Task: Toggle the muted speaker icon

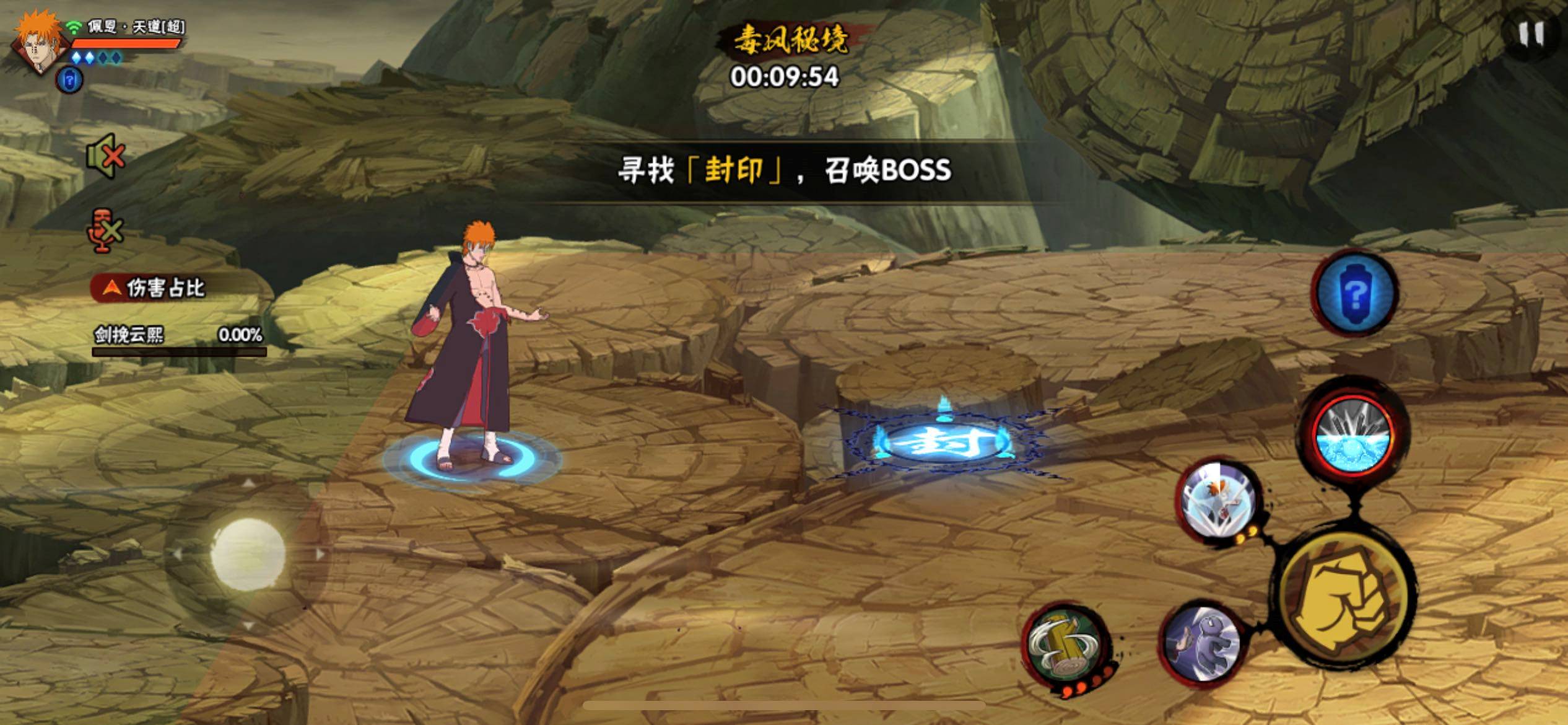Action: coord(106,156)
